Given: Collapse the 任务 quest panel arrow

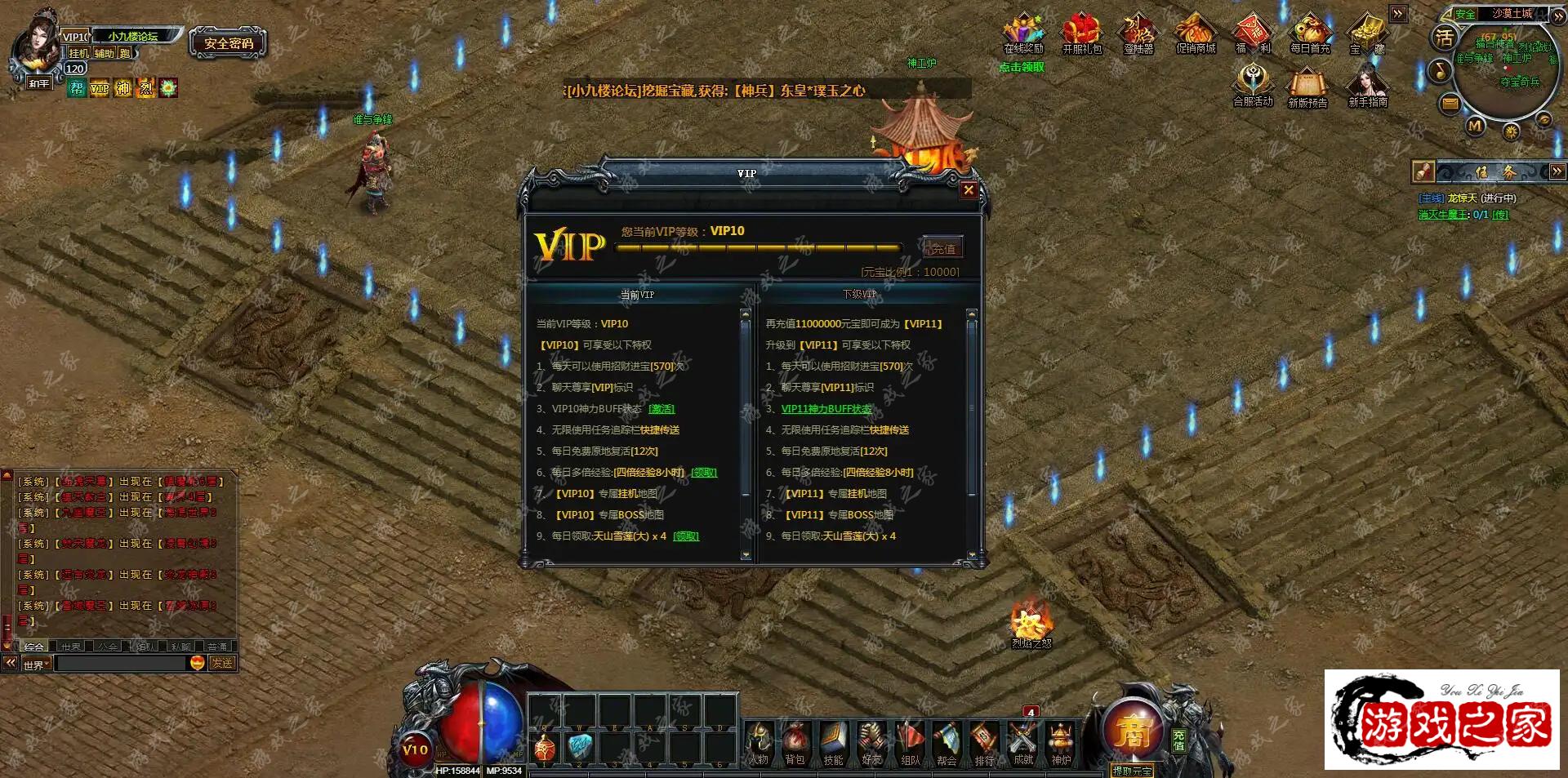Looking at the screenshot, I should (1558, 171).
